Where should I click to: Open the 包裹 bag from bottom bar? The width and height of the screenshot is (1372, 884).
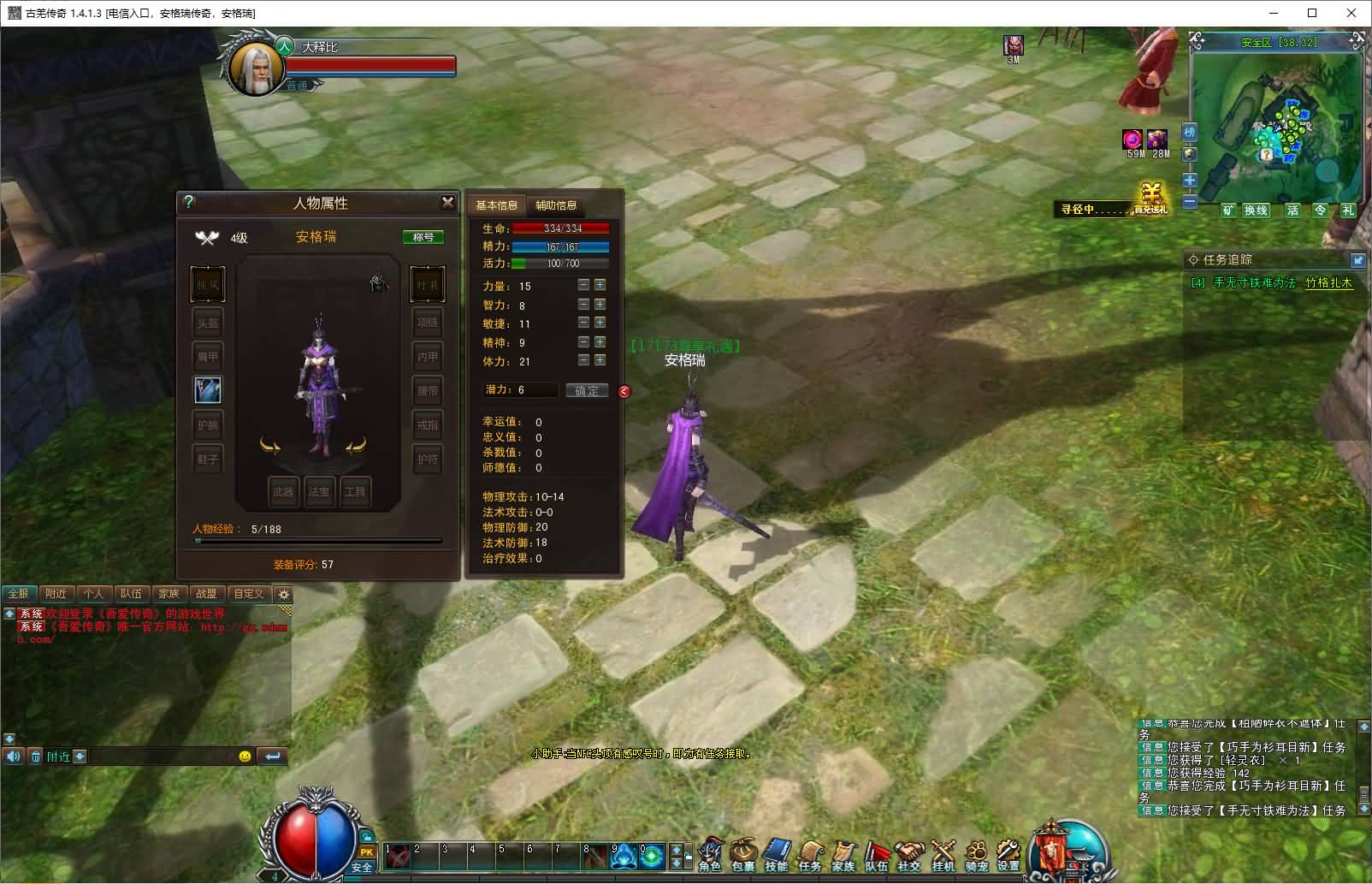point(743,855)
